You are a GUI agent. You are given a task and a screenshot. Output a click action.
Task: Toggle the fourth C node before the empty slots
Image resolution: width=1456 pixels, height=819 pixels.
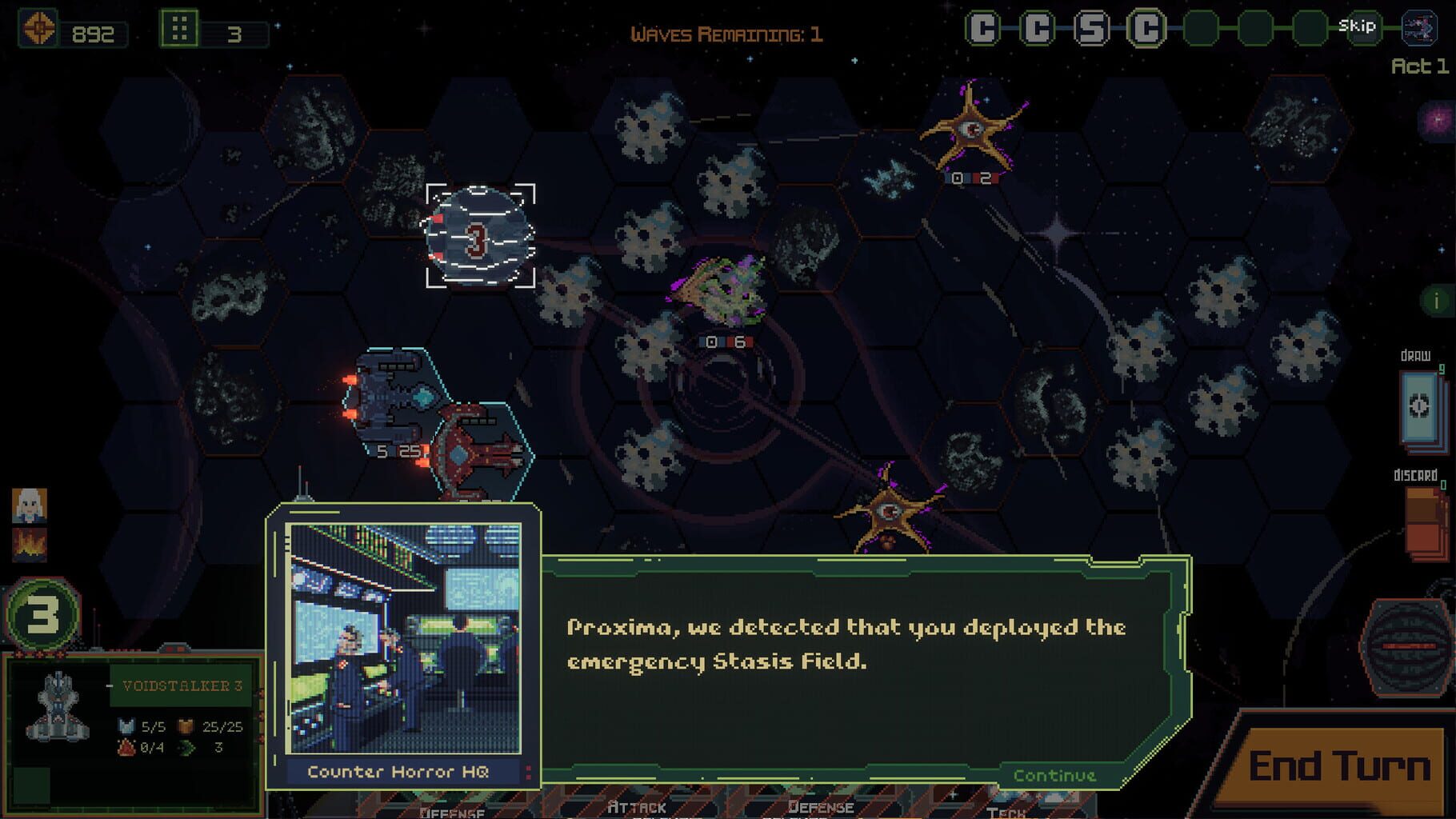click(x=1146, y=26)
